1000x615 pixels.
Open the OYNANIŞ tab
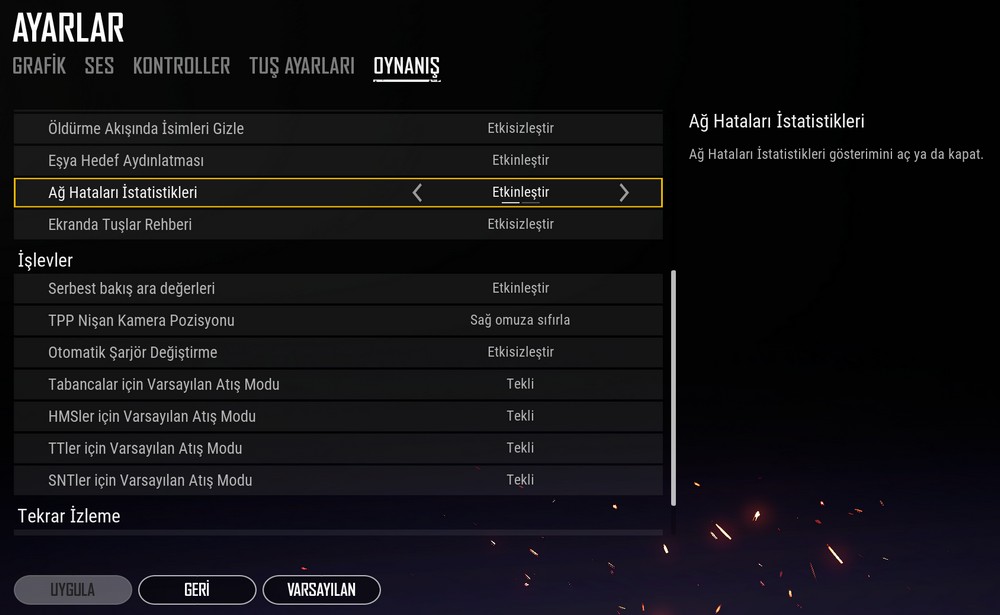pos(406,66)
